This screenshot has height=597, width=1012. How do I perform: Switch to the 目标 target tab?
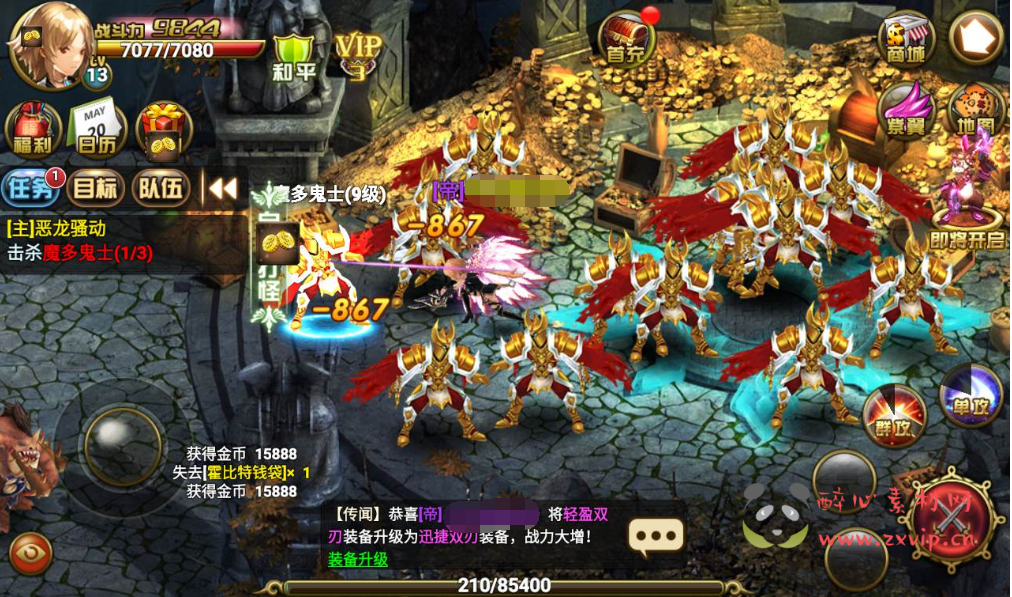tap(97, 187)
